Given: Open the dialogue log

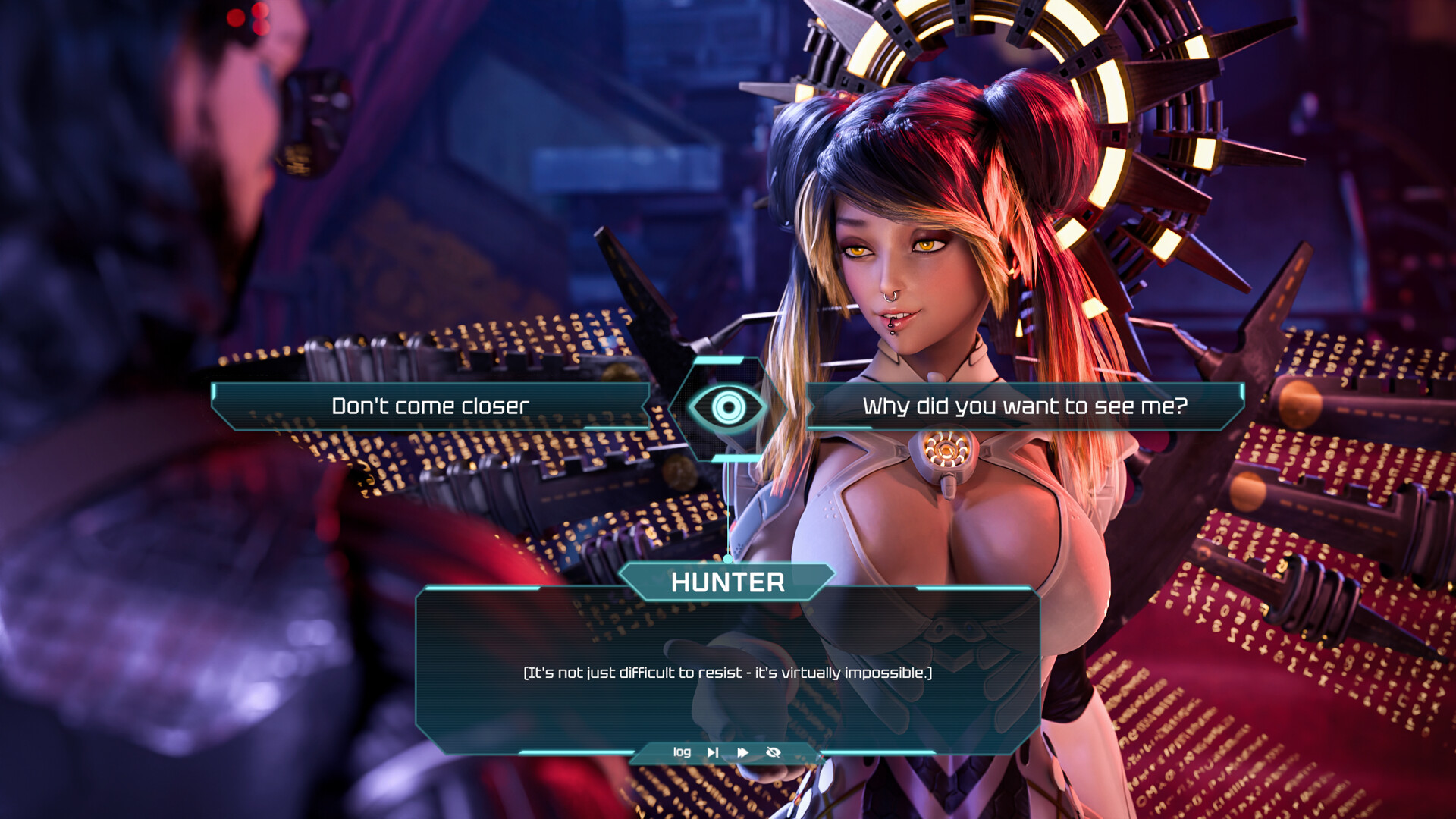Looking at the screenshot, I should pos(682,752).
